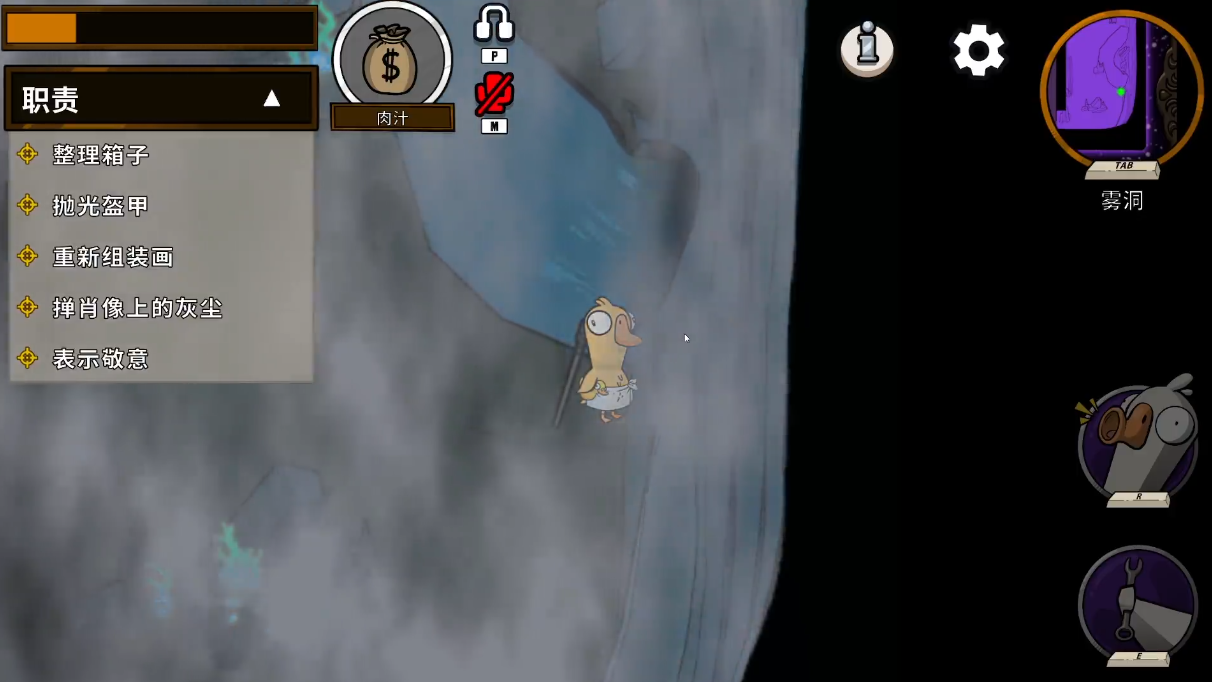Choose the 重新组装画 task entry
The width and height of the screenshot is (1212, 682).
tap(112, 257)
